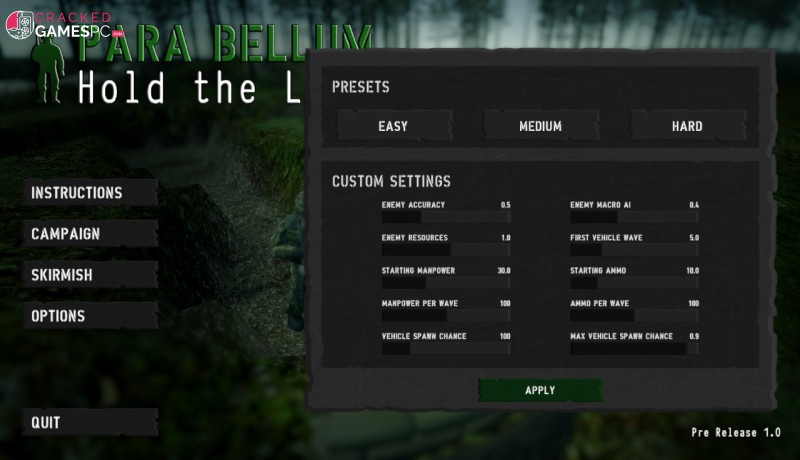The height and width of the screenshot is (460, 800).
Task: Quit the game
Action: coord(46,422)
